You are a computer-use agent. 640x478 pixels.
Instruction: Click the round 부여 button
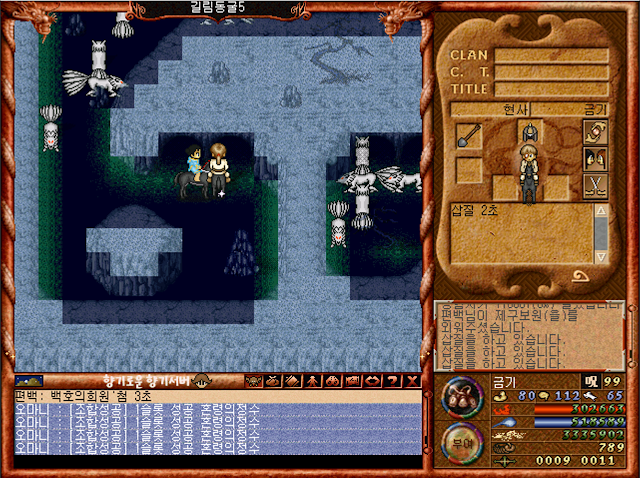pyautogui.click(x=461, y=443)
